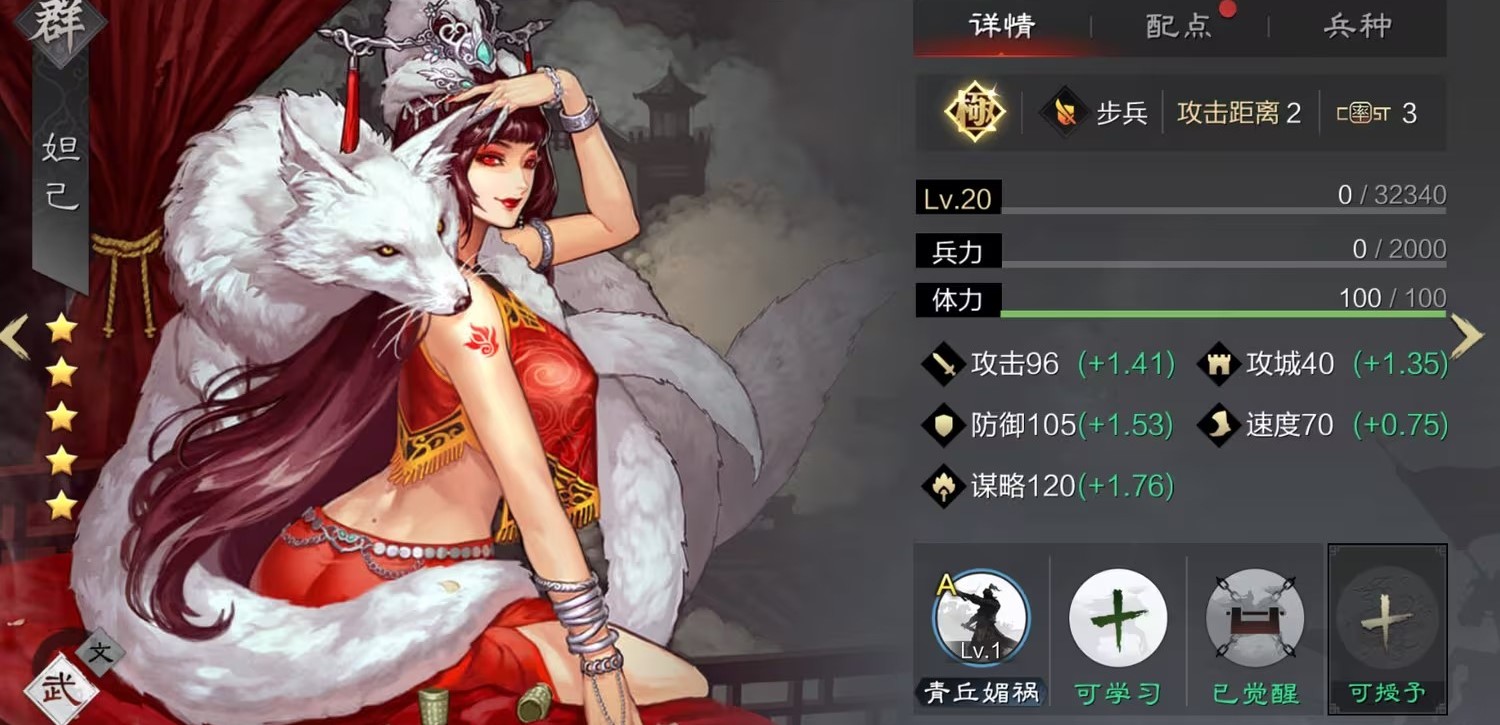
Task: Click the 可授予 grant-skill plus icon
Action: click(x=1388, y=618)
